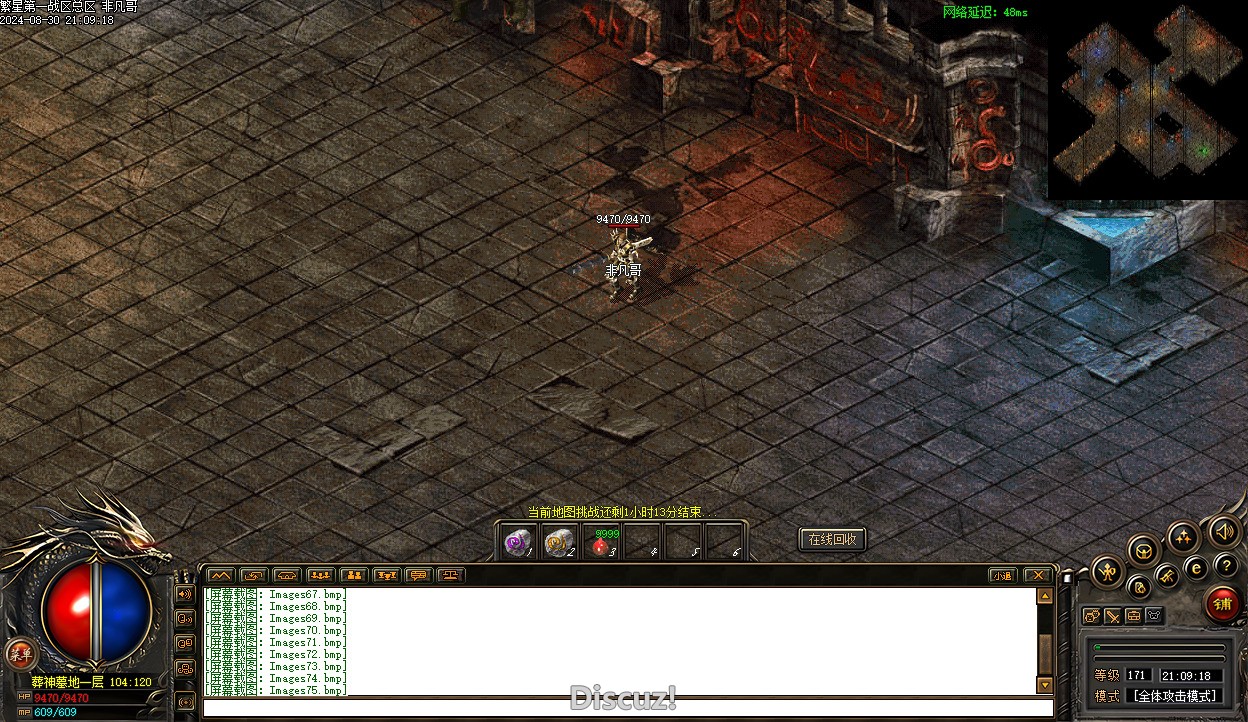Screen dimensions: 1248x722
Task: Open the character figure round icon
Action: [1107, 572]
